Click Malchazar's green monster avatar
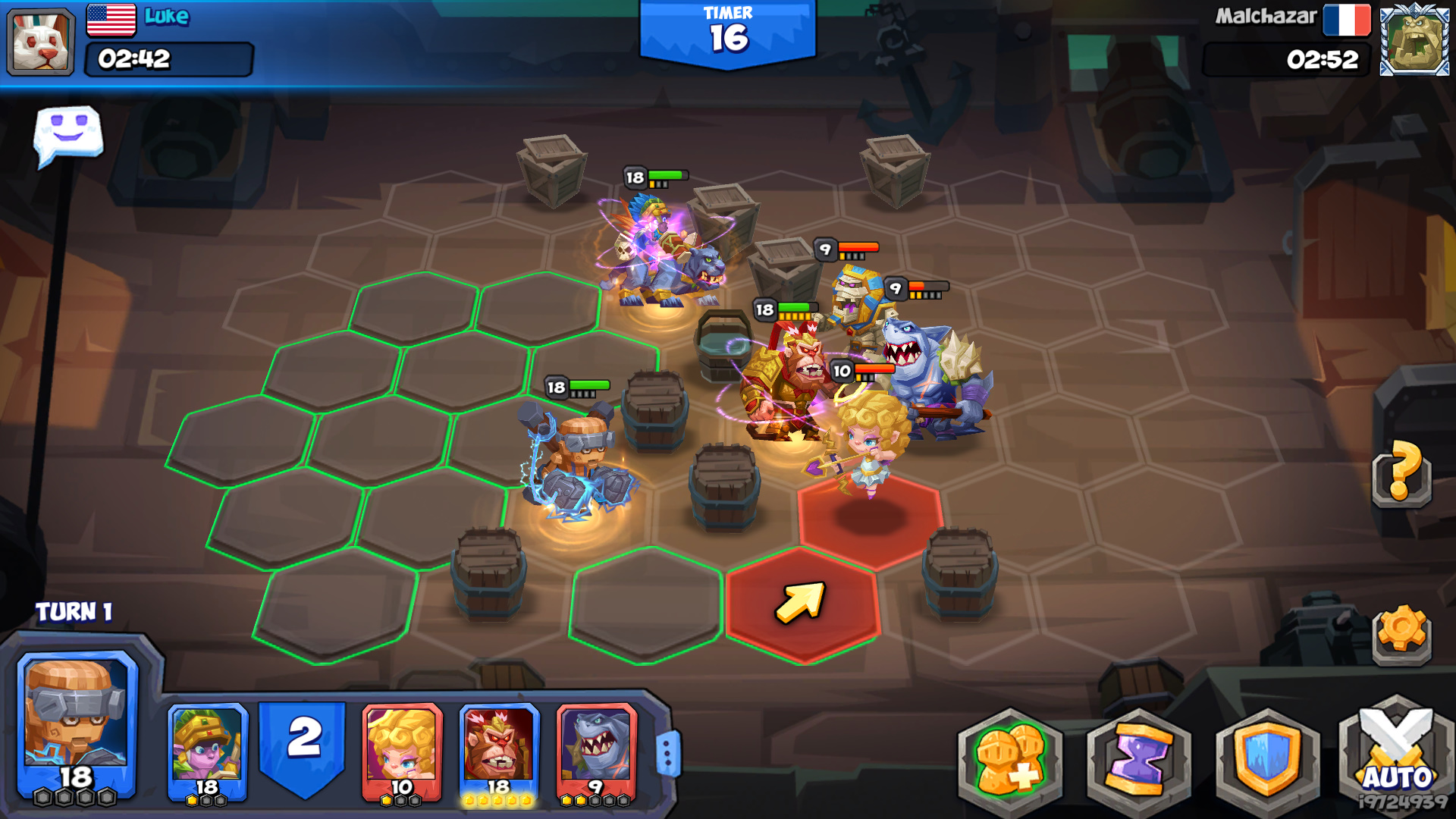The width and height of the screenshot is (1456, 819). (1415, 42)
